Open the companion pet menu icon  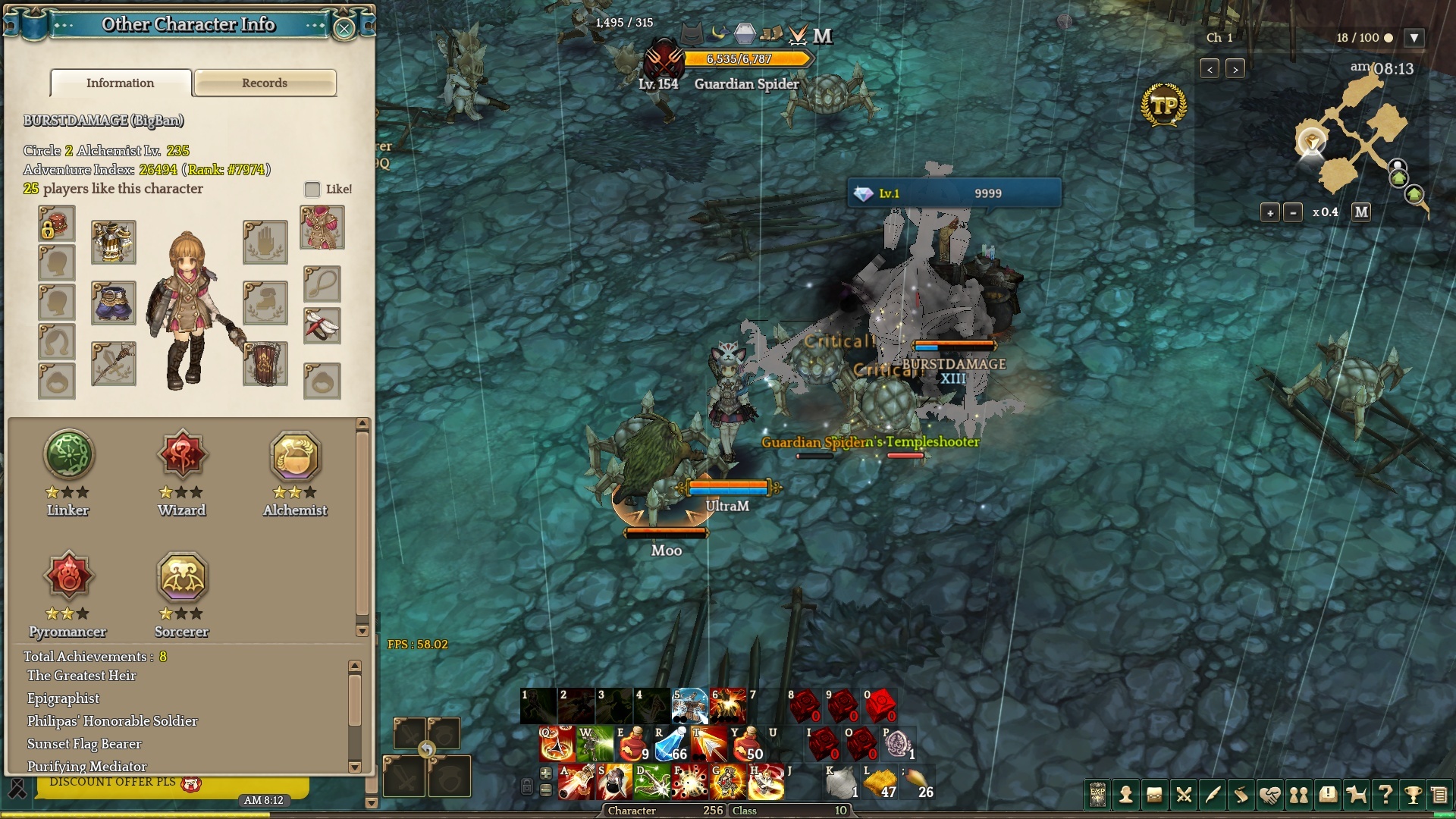point(1356,795)
